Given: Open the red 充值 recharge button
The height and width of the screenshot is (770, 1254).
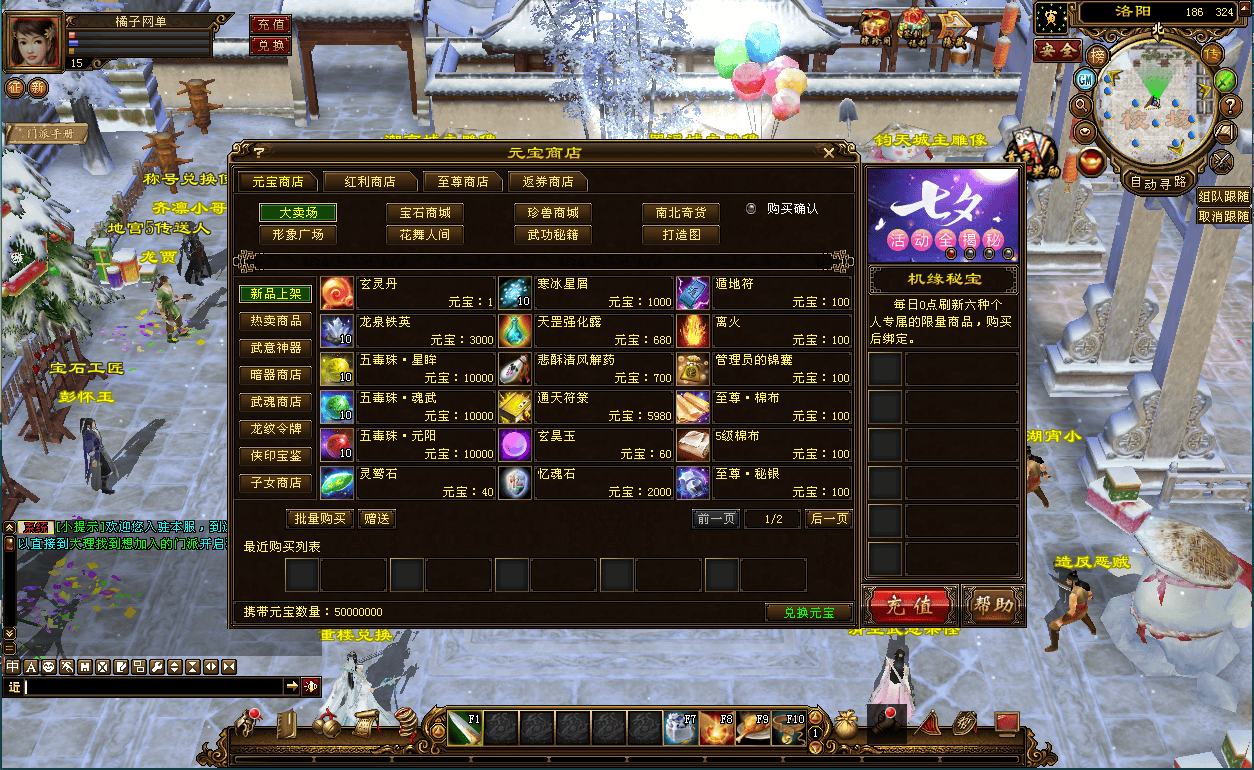Looking at the screenshot, I should pos(910,606).
